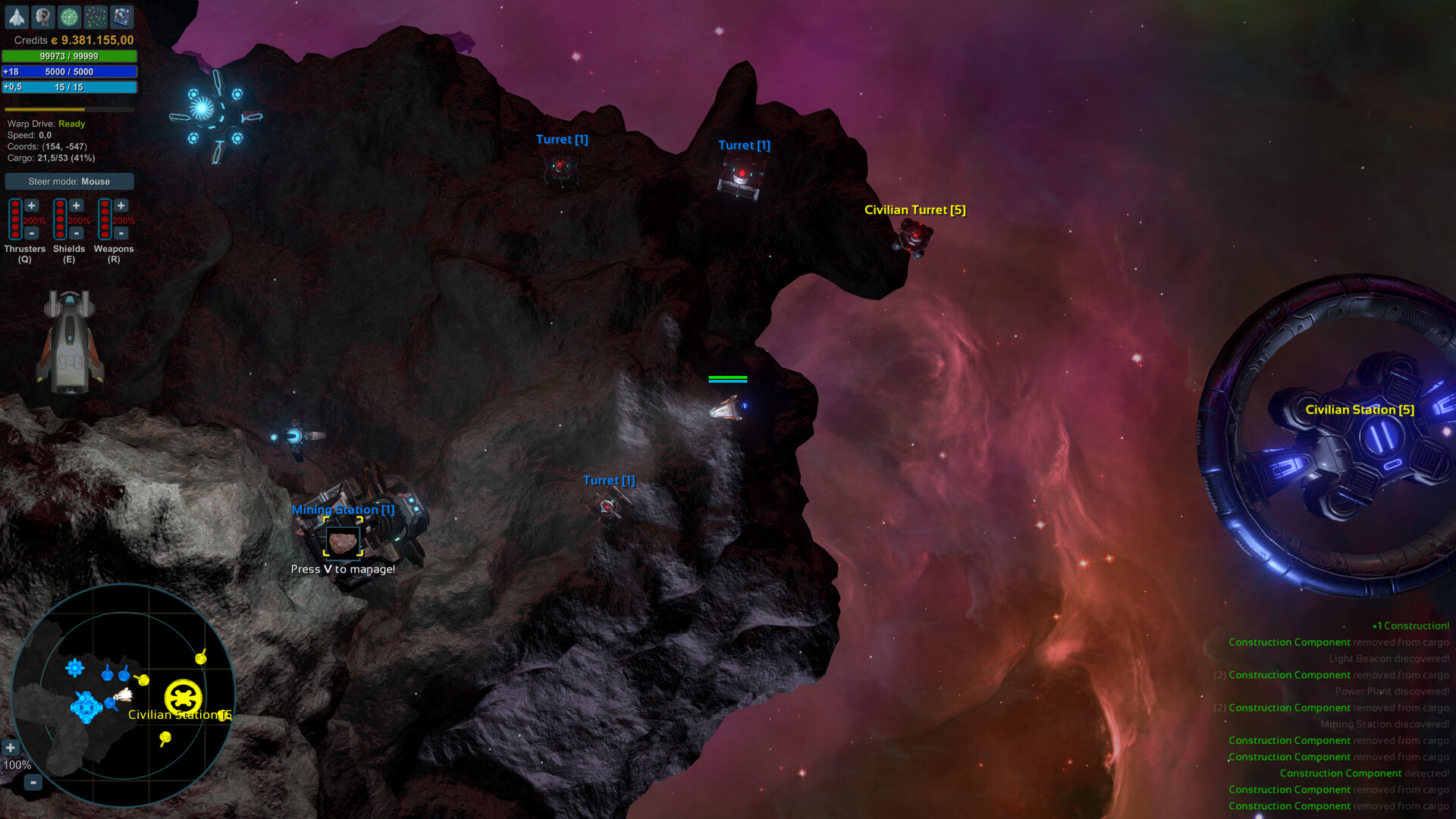This screenshot has width=1456, height=819.
Task: Decrease Weapons power with minus stepper
Action: pyautogui.click(x=121, y=232)
